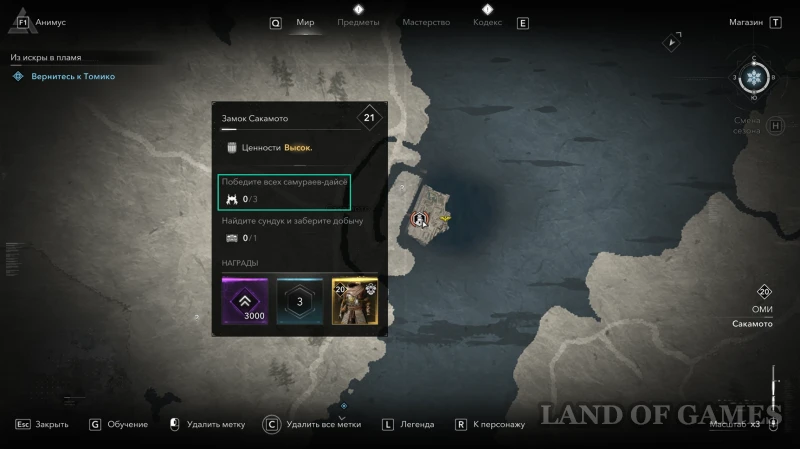Inspect the golden legendary armor reward
800x449 pixels.
click(x=354, y=301)
